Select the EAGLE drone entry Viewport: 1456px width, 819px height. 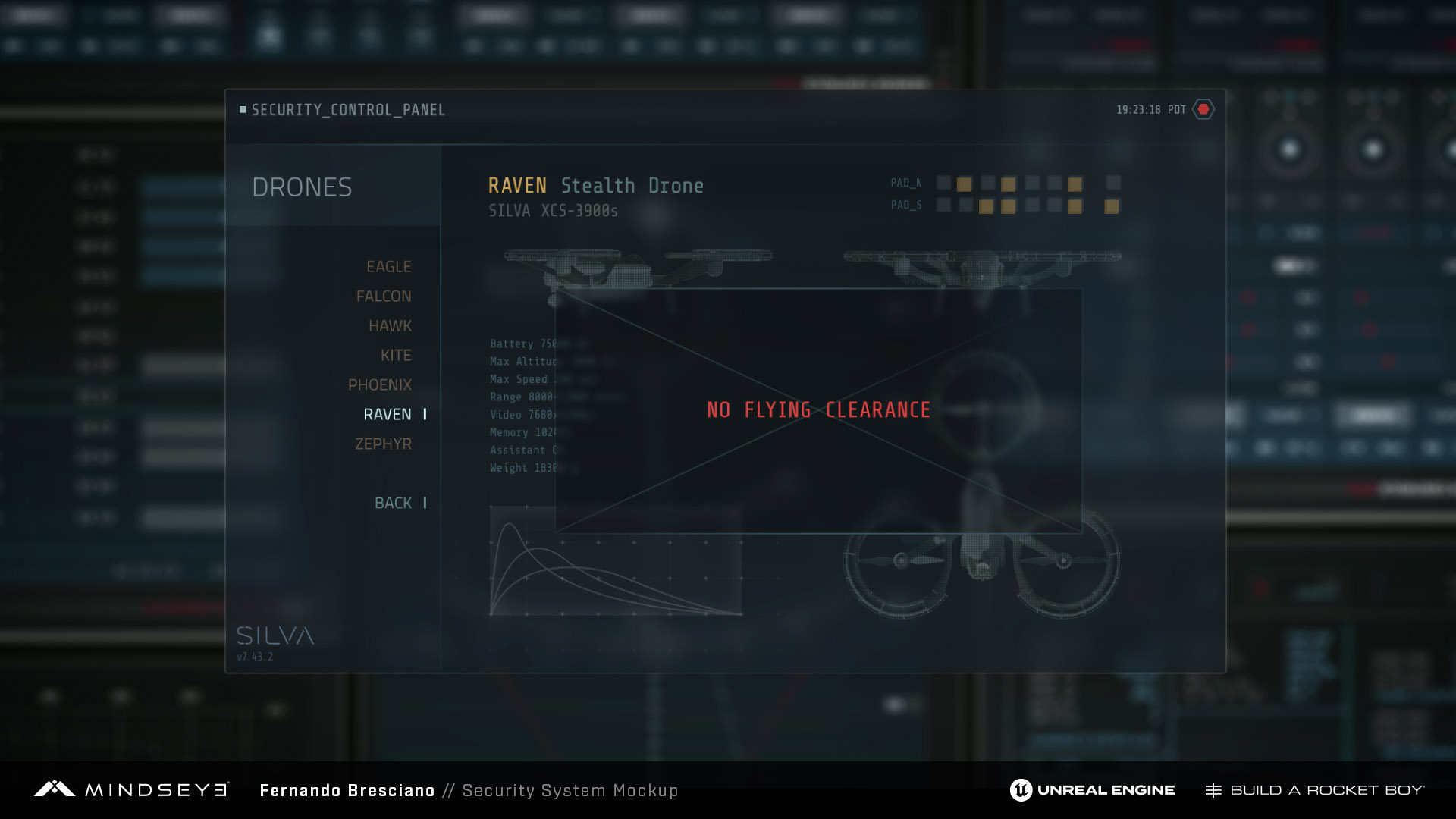388,267
